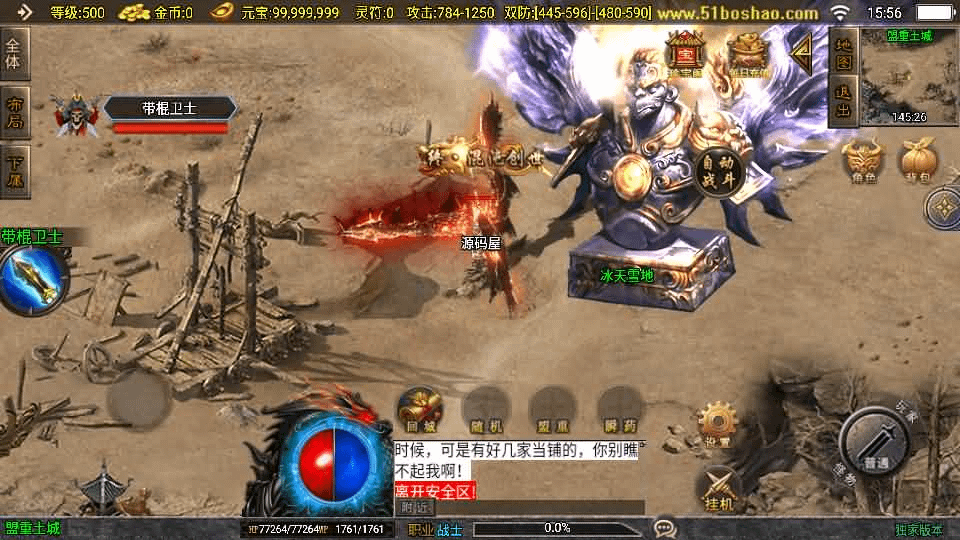Collapse the top icons with the arrow
The height and width of the screenshot is (540, 960).
(801, 53)
